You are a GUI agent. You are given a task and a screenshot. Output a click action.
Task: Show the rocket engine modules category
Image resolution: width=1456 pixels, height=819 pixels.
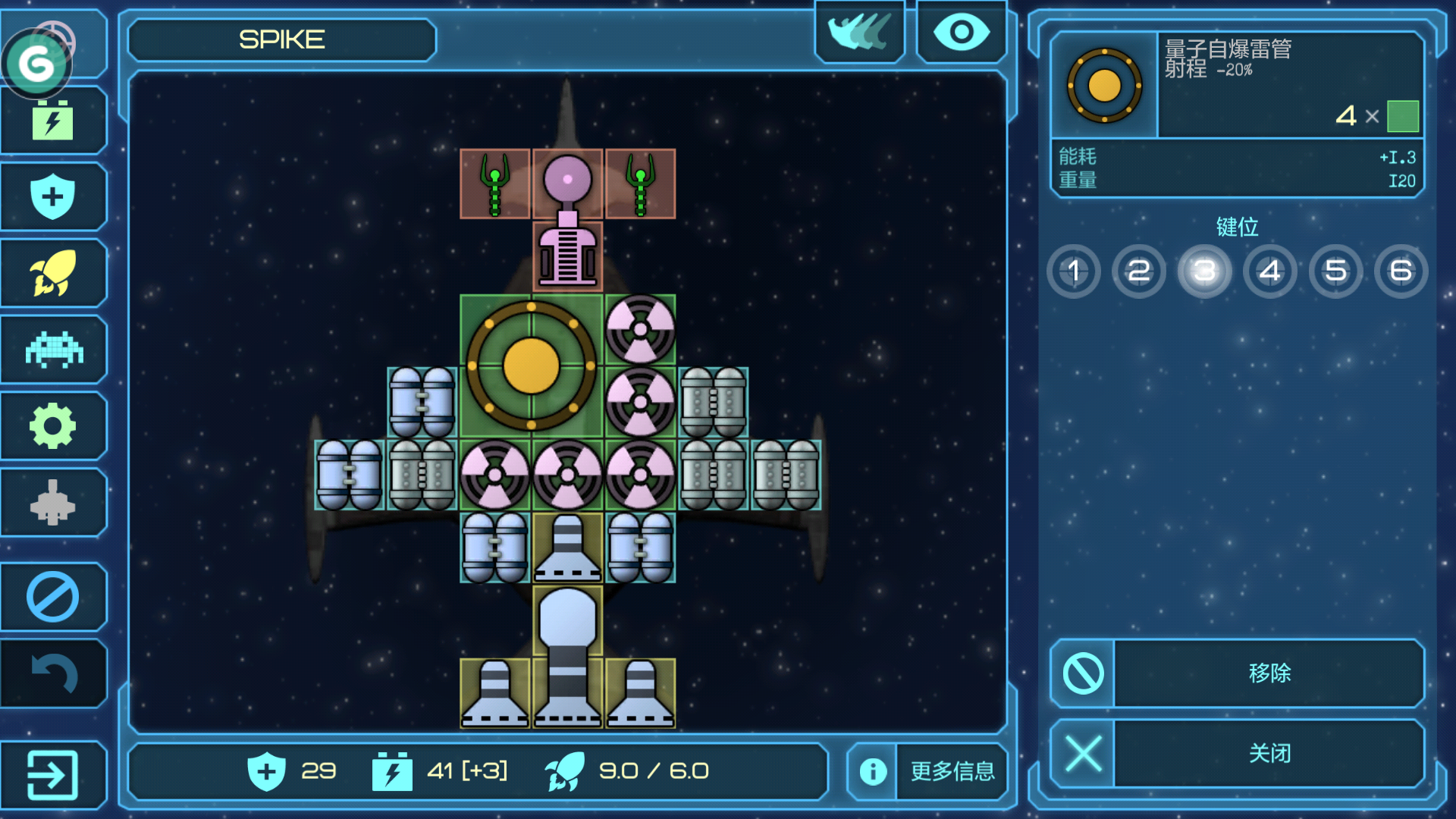coord(52,273)
